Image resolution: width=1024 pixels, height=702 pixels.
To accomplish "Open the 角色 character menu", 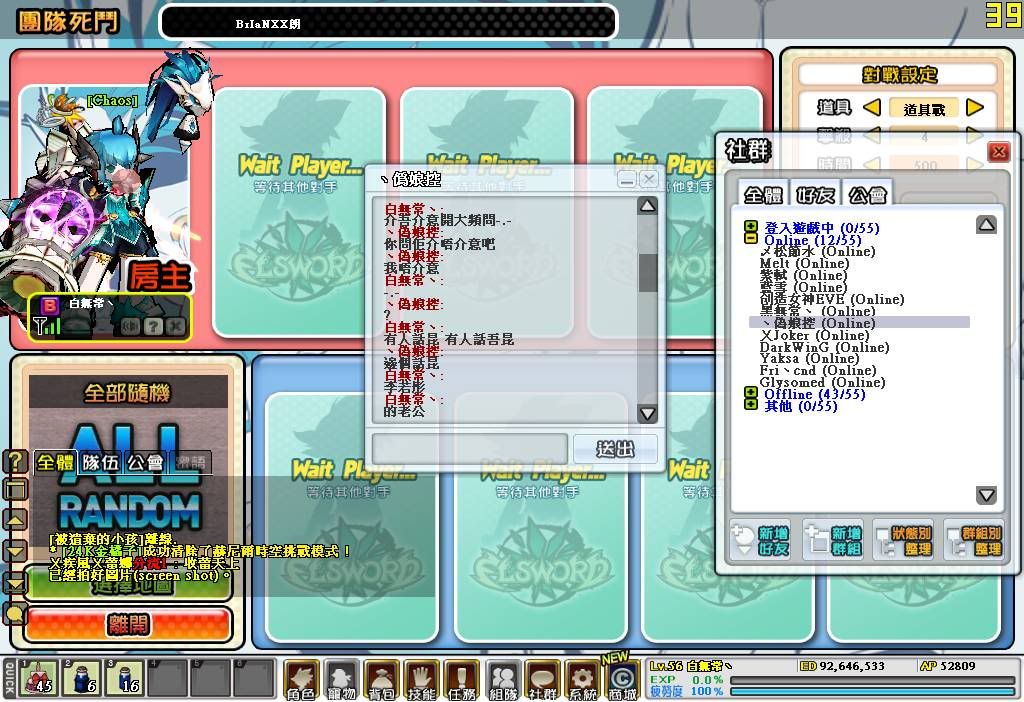I will pyautogui.click(x=301, y=679).
